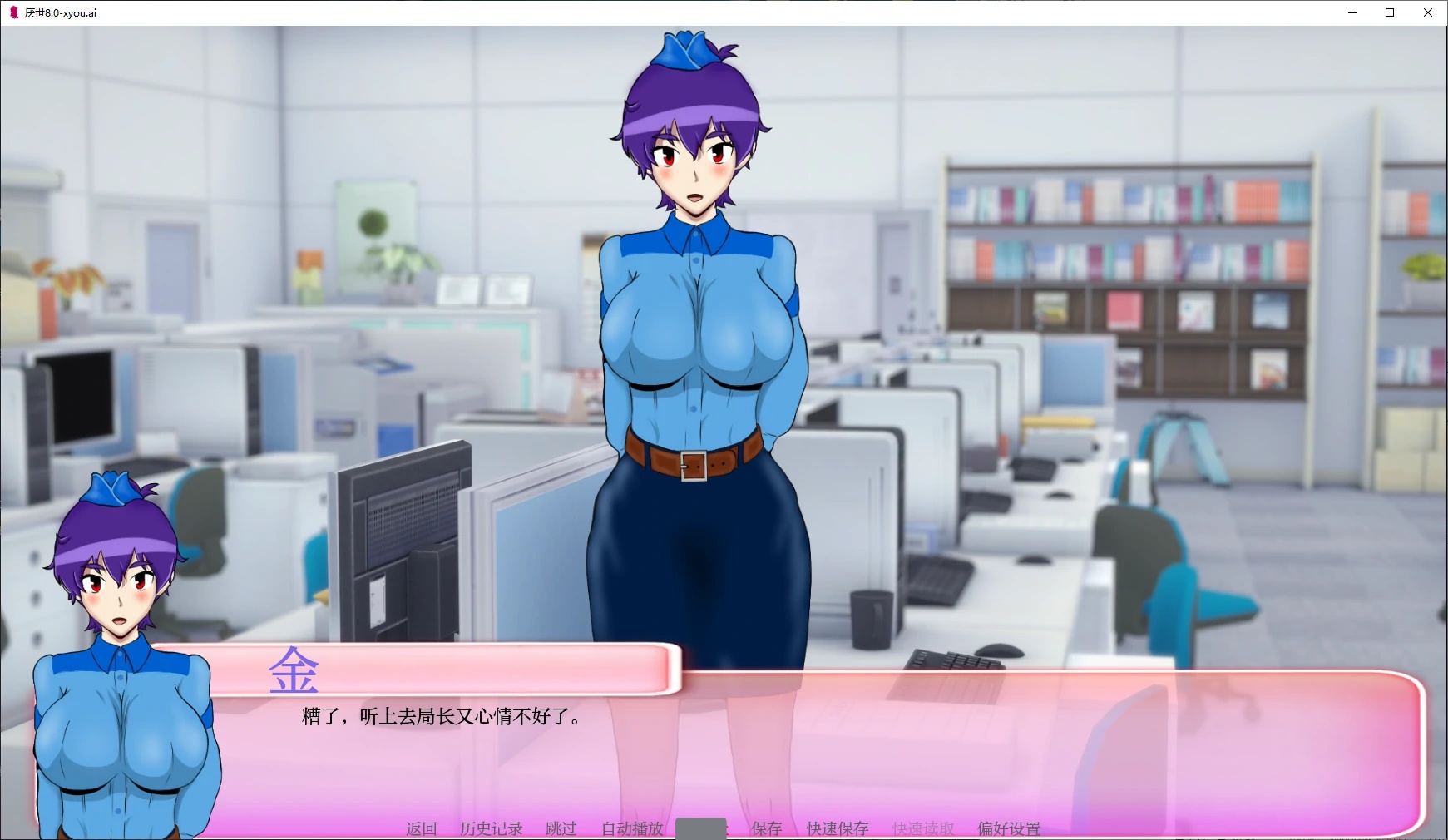Perform a 快速保存 quick save
Screen dimensions: 1448x840
tap(836, 828)
